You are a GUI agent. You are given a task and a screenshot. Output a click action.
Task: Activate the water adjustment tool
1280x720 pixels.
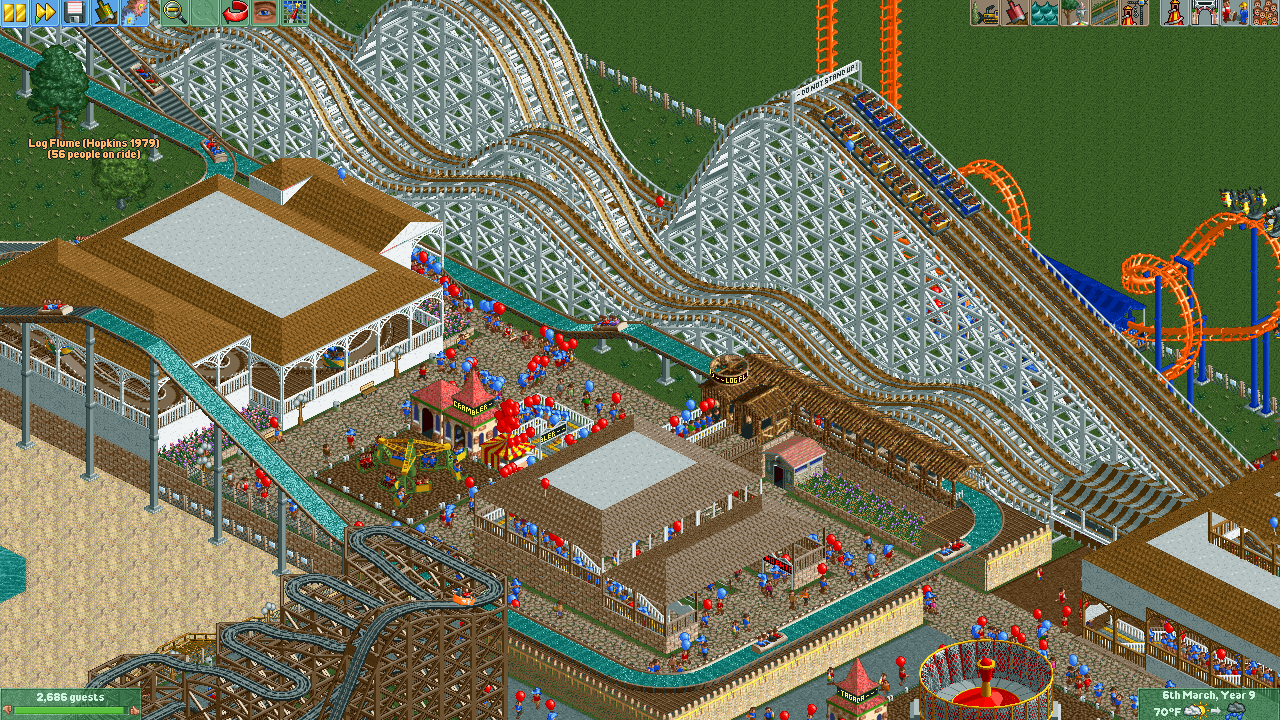pos(1044,12)
